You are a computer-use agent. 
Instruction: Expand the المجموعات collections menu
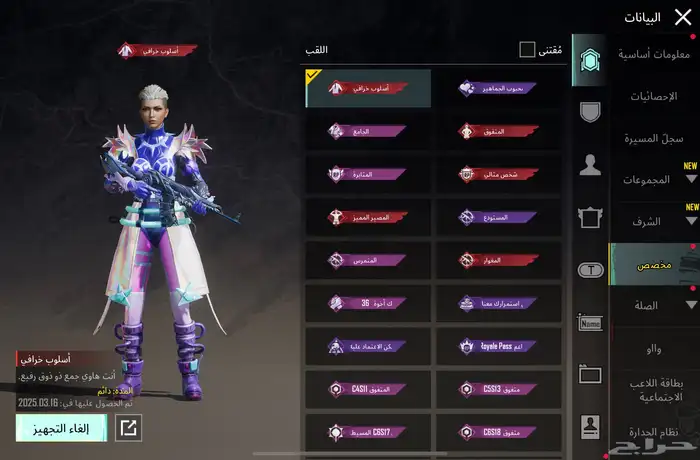[x=657, y=180]
